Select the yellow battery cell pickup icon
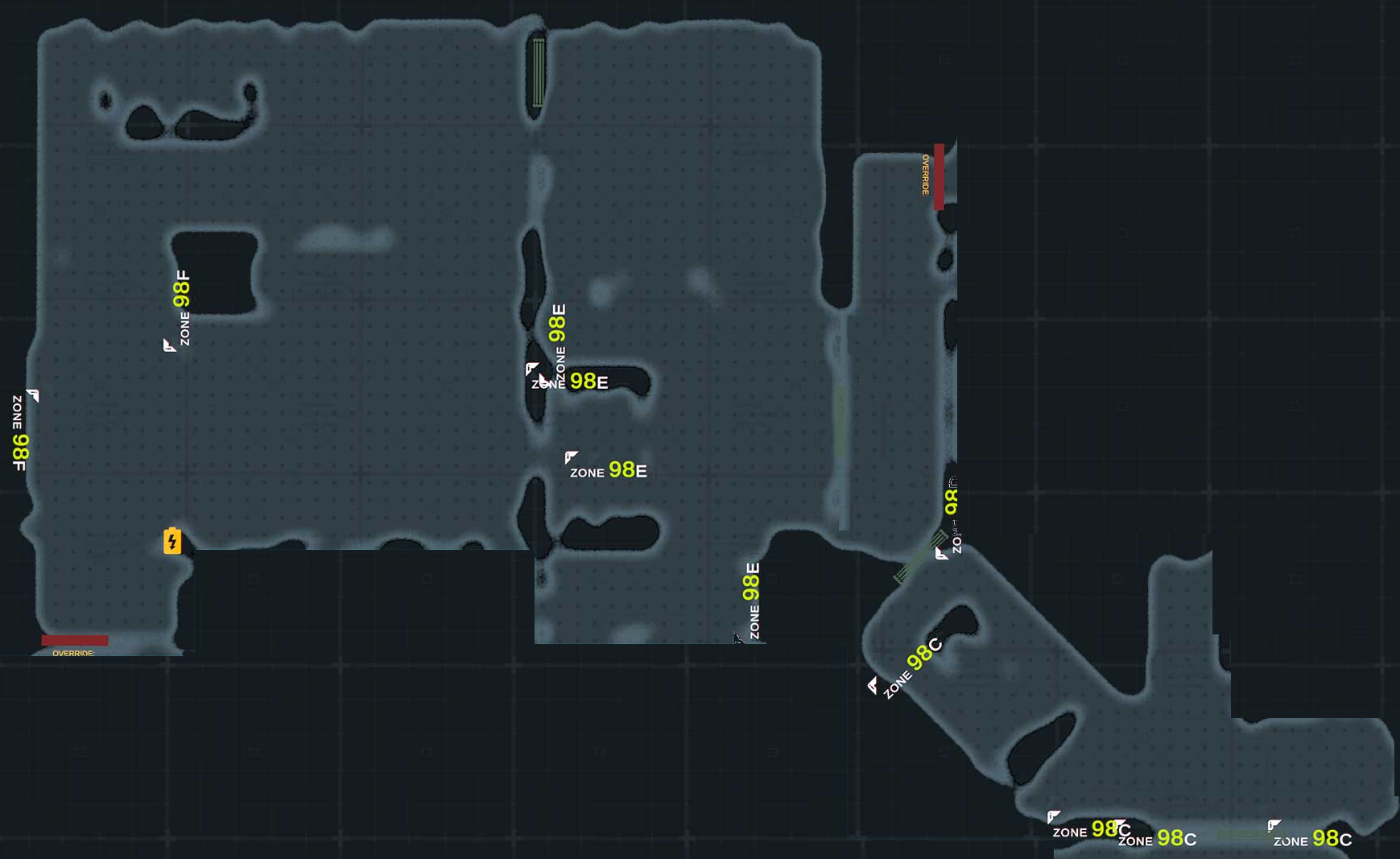This screenshot has width=1400, height=859. [172, 541]
